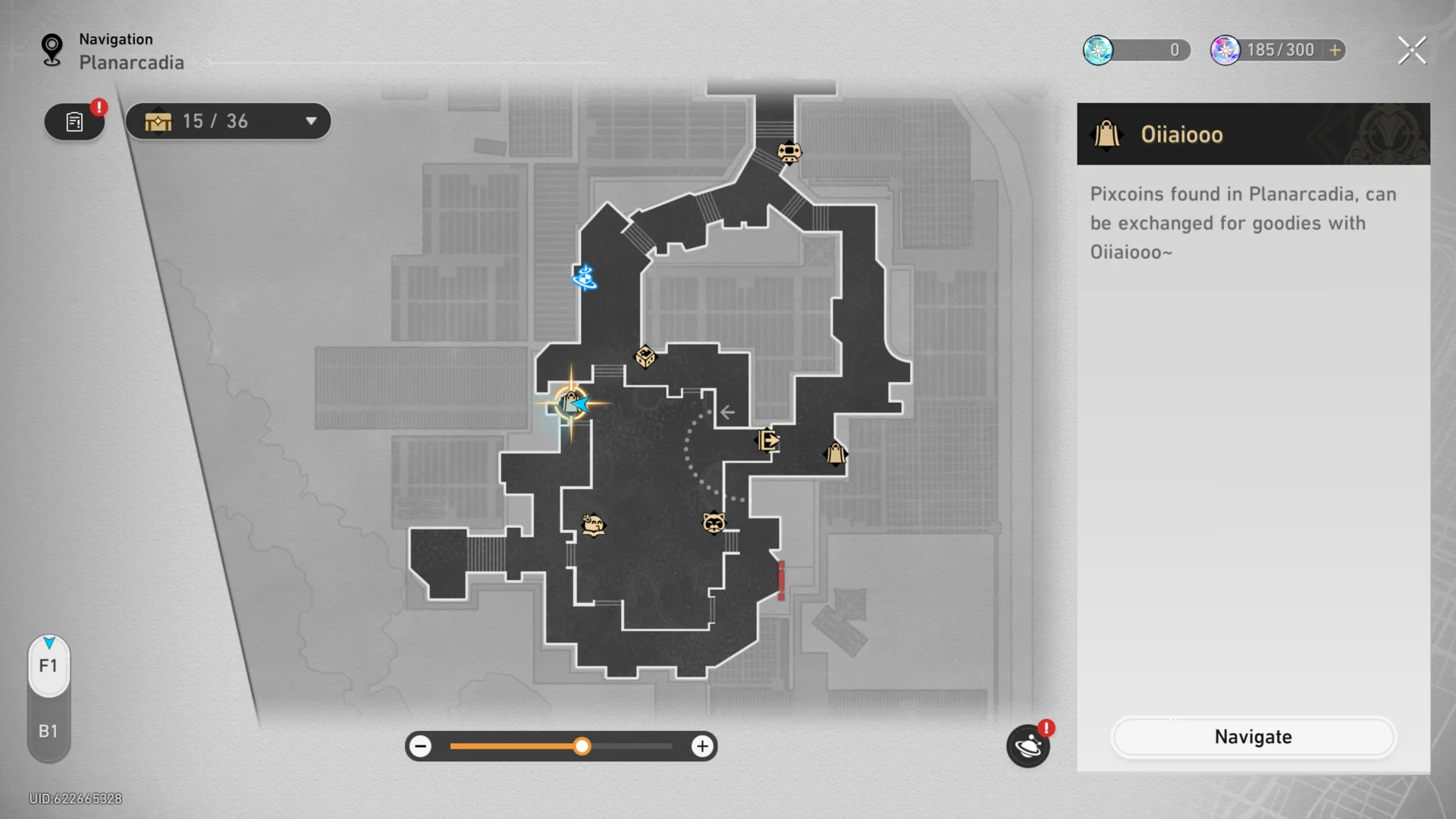Image resolution: width=1456 pixels, height=819 pixels.
Task: Click the Planarcadia navigation location pin
Action: (x=52, y=50)
